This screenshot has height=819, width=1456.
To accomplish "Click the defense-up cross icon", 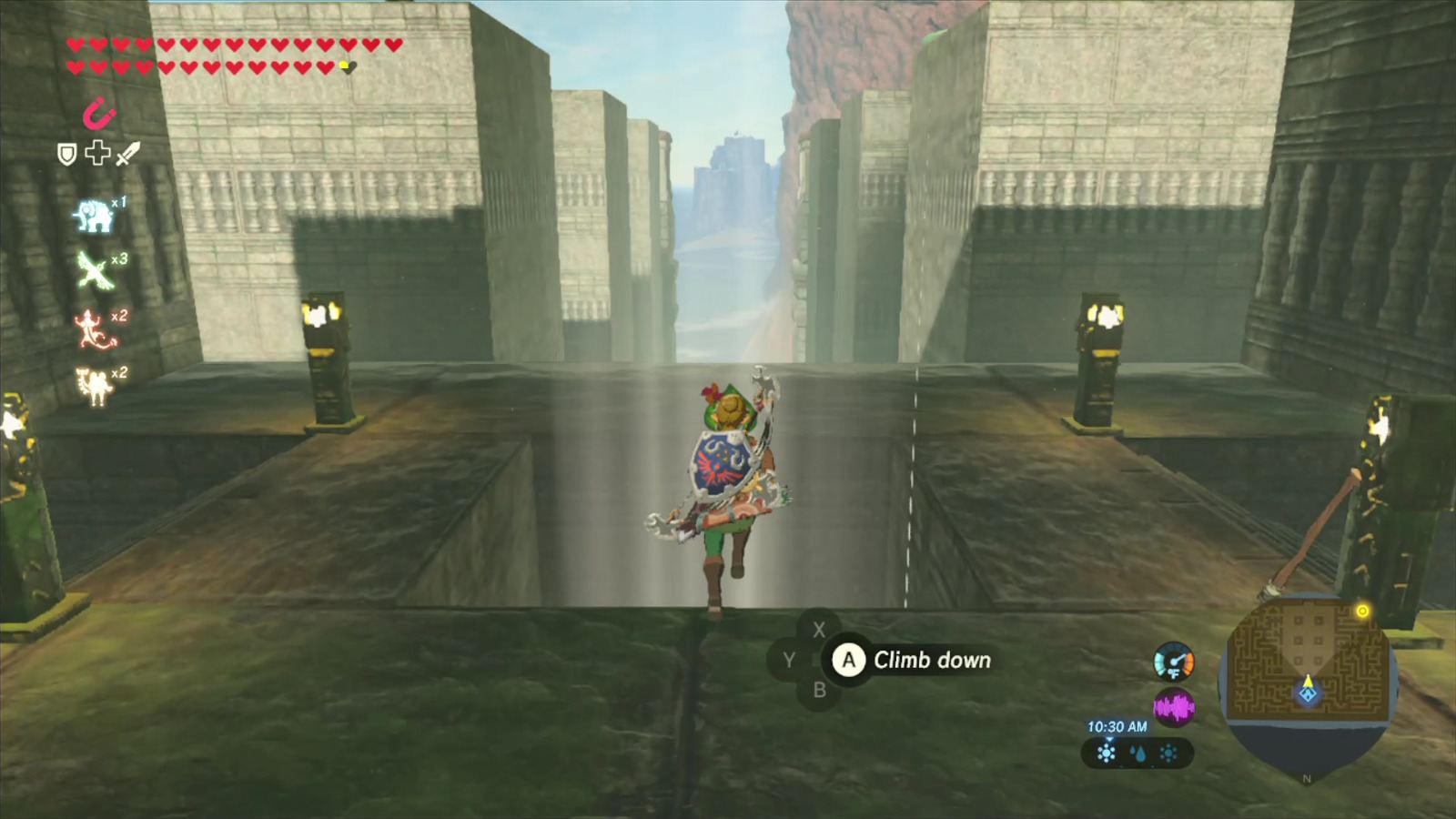I will tap(97, 153).
